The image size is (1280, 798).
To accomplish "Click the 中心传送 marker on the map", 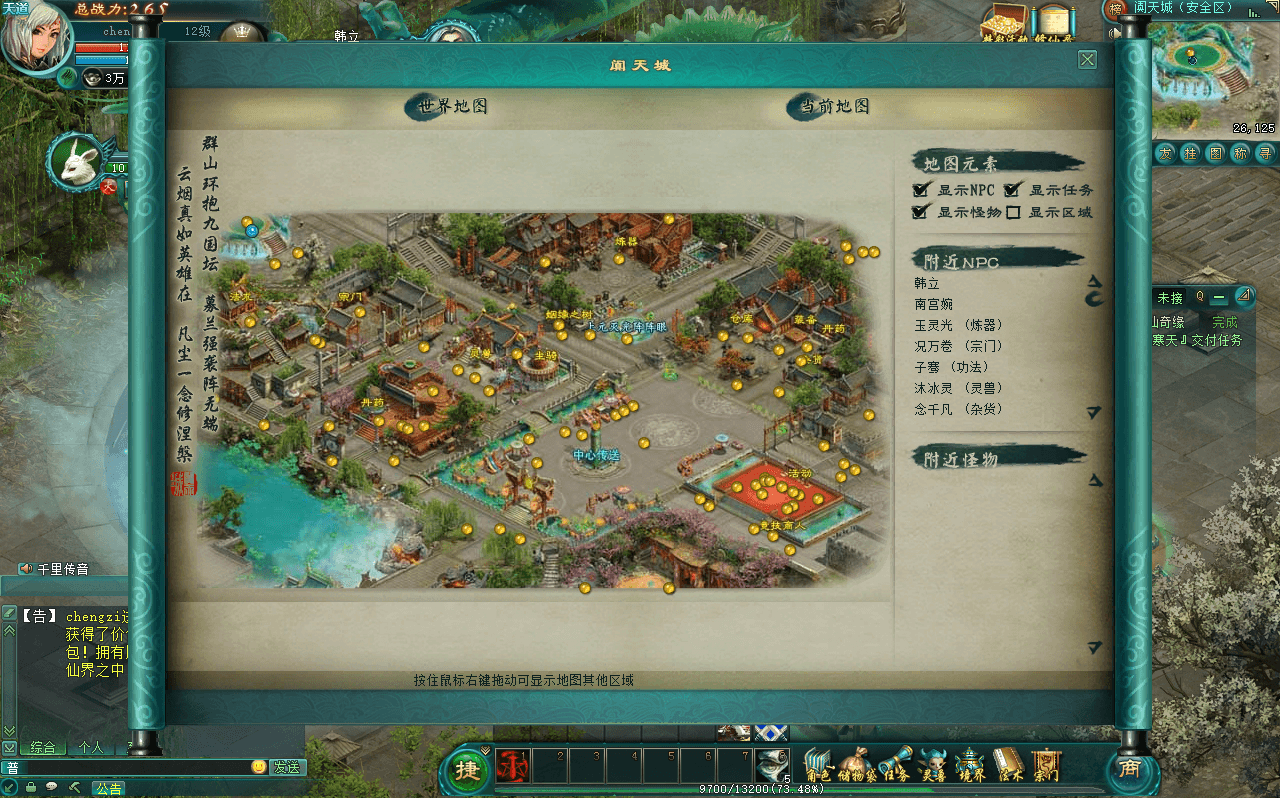I will 596,455.
